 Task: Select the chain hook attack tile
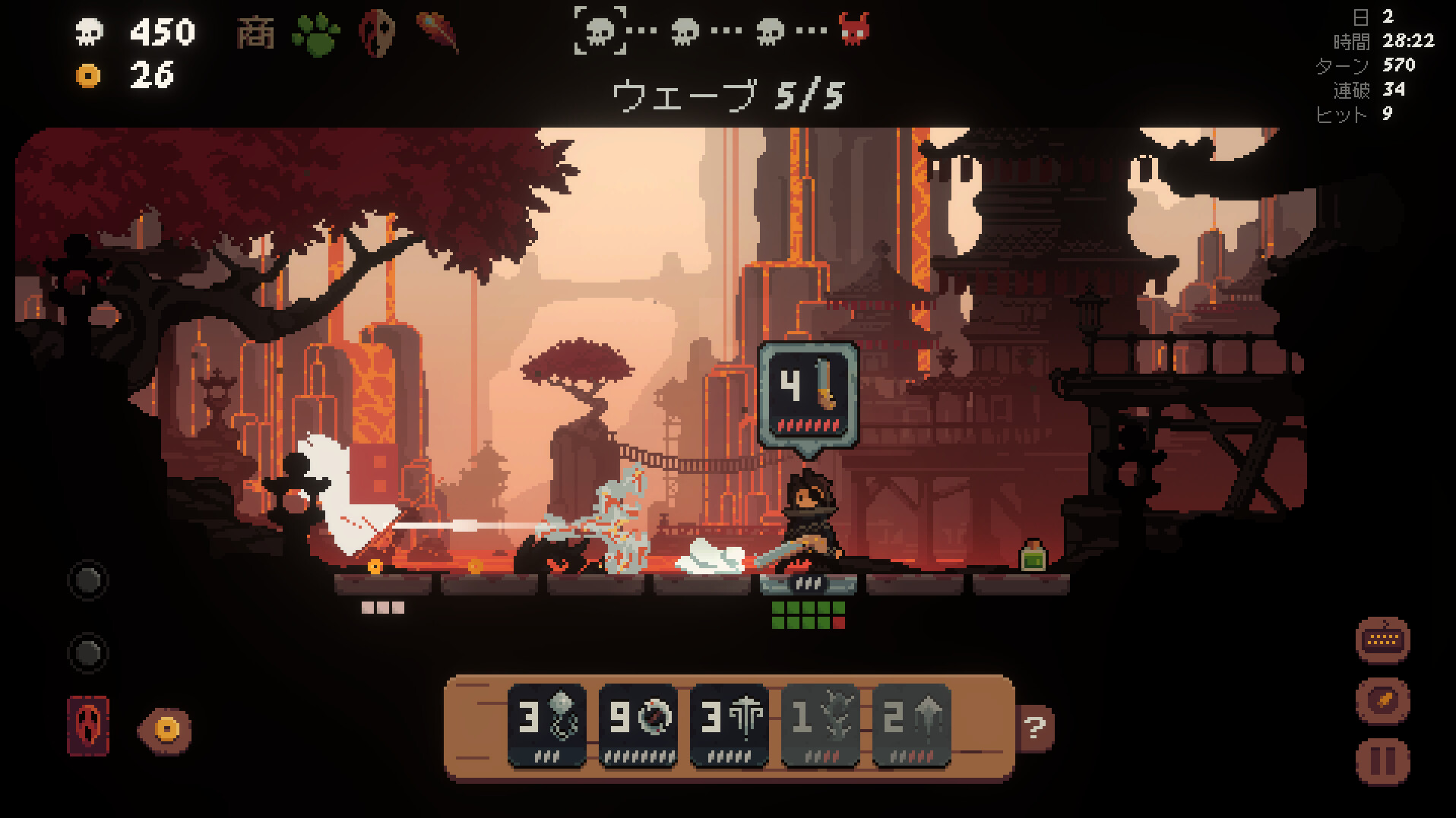546,725
